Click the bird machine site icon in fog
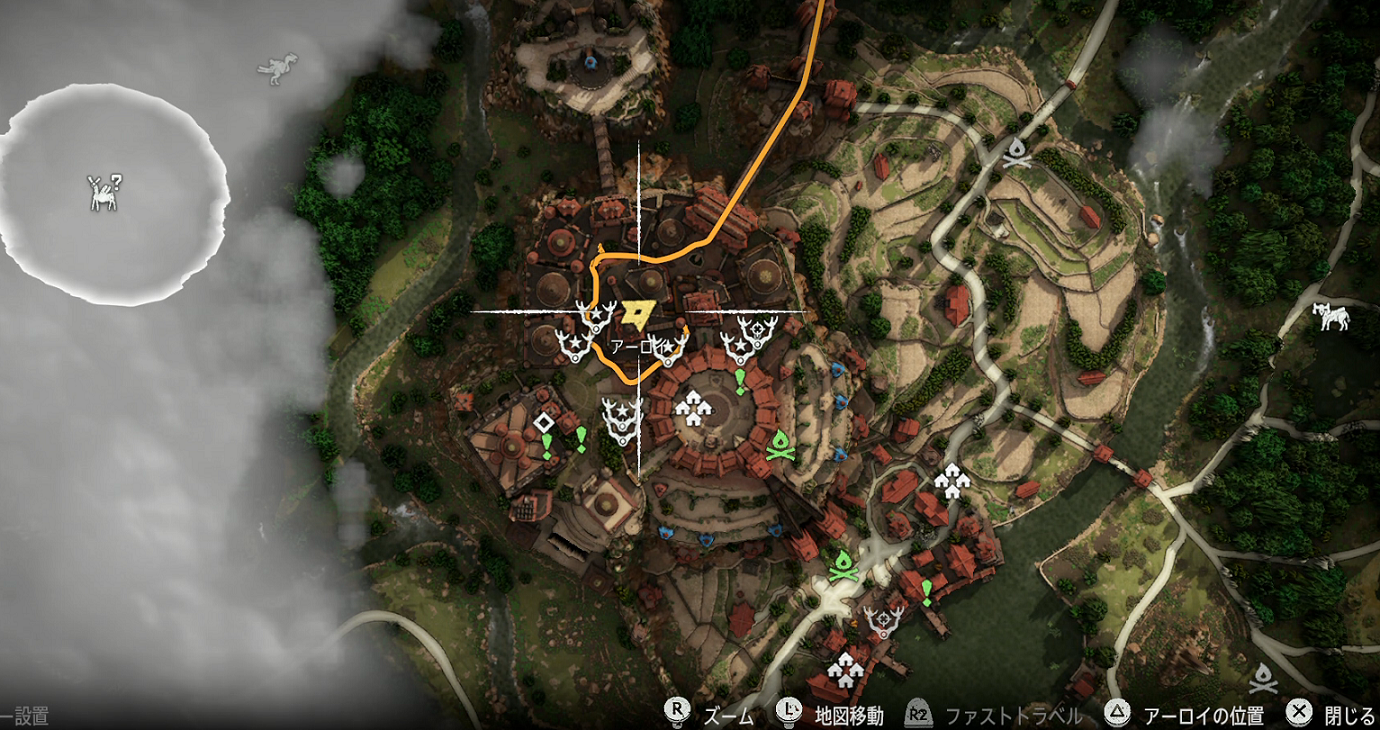 [278, 68]
